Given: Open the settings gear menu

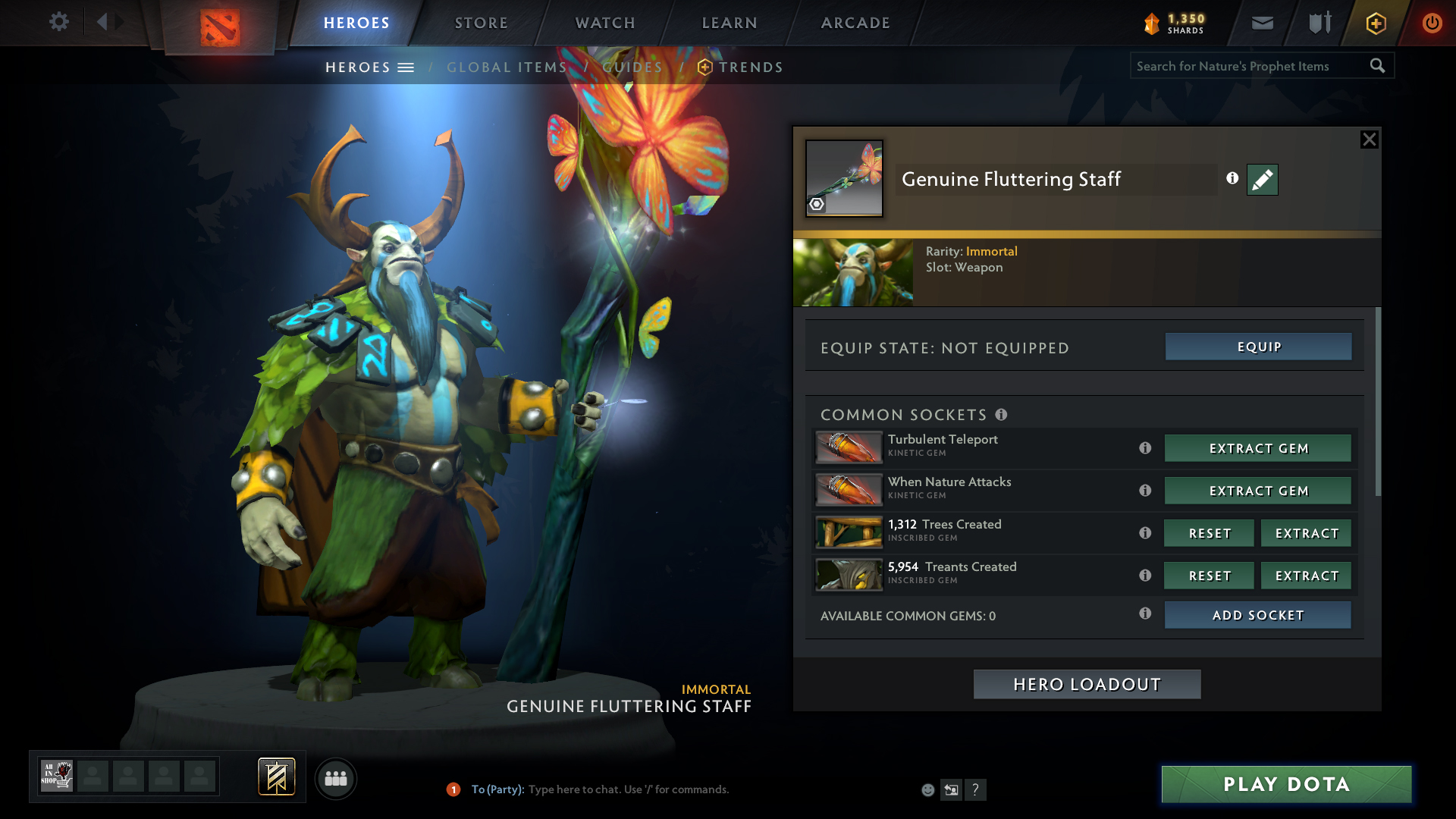Looking at the screenshot, I should (58, 22).
